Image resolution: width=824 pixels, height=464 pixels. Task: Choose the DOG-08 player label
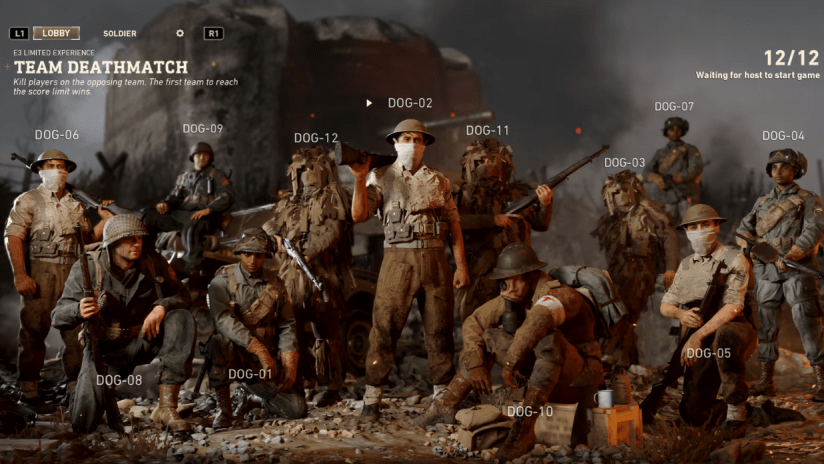(x=119, y=380)
